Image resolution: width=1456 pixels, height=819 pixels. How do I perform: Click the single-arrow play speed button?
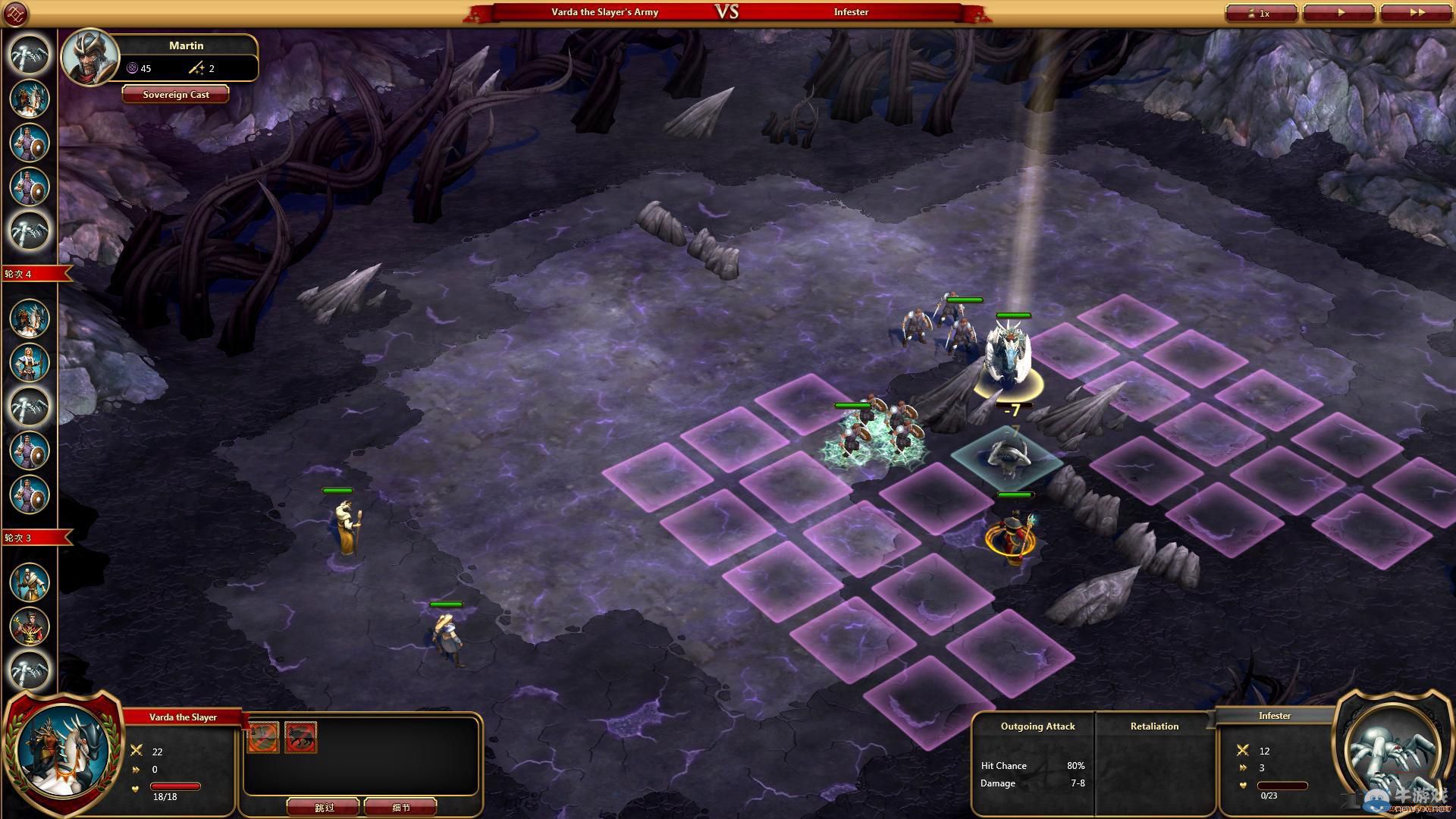point(1338,13)
